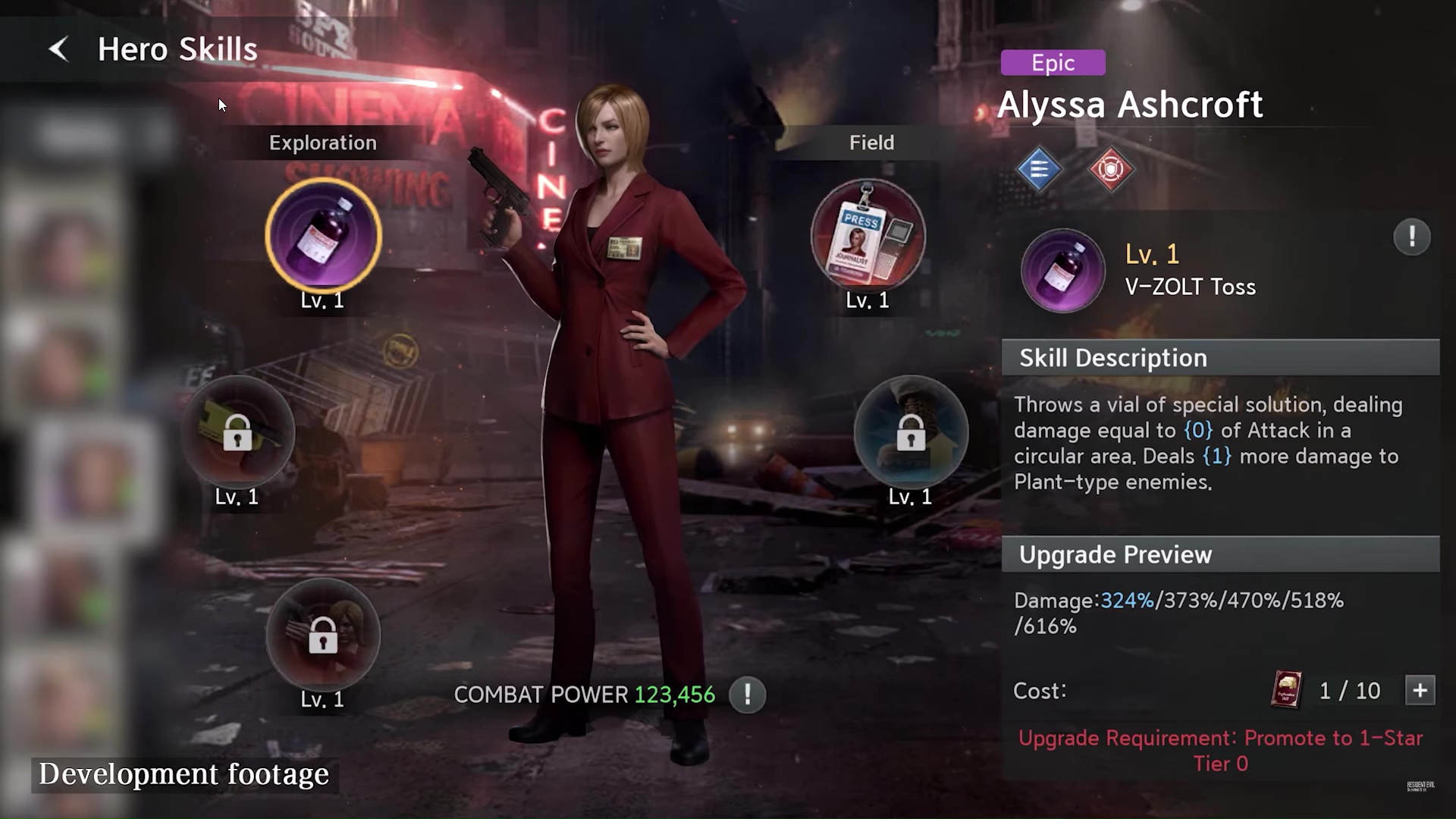Image resolution: width=1456 pixels, height=819 pixels.
Task: Tap the red diamond target icon
Action: 1110,168
